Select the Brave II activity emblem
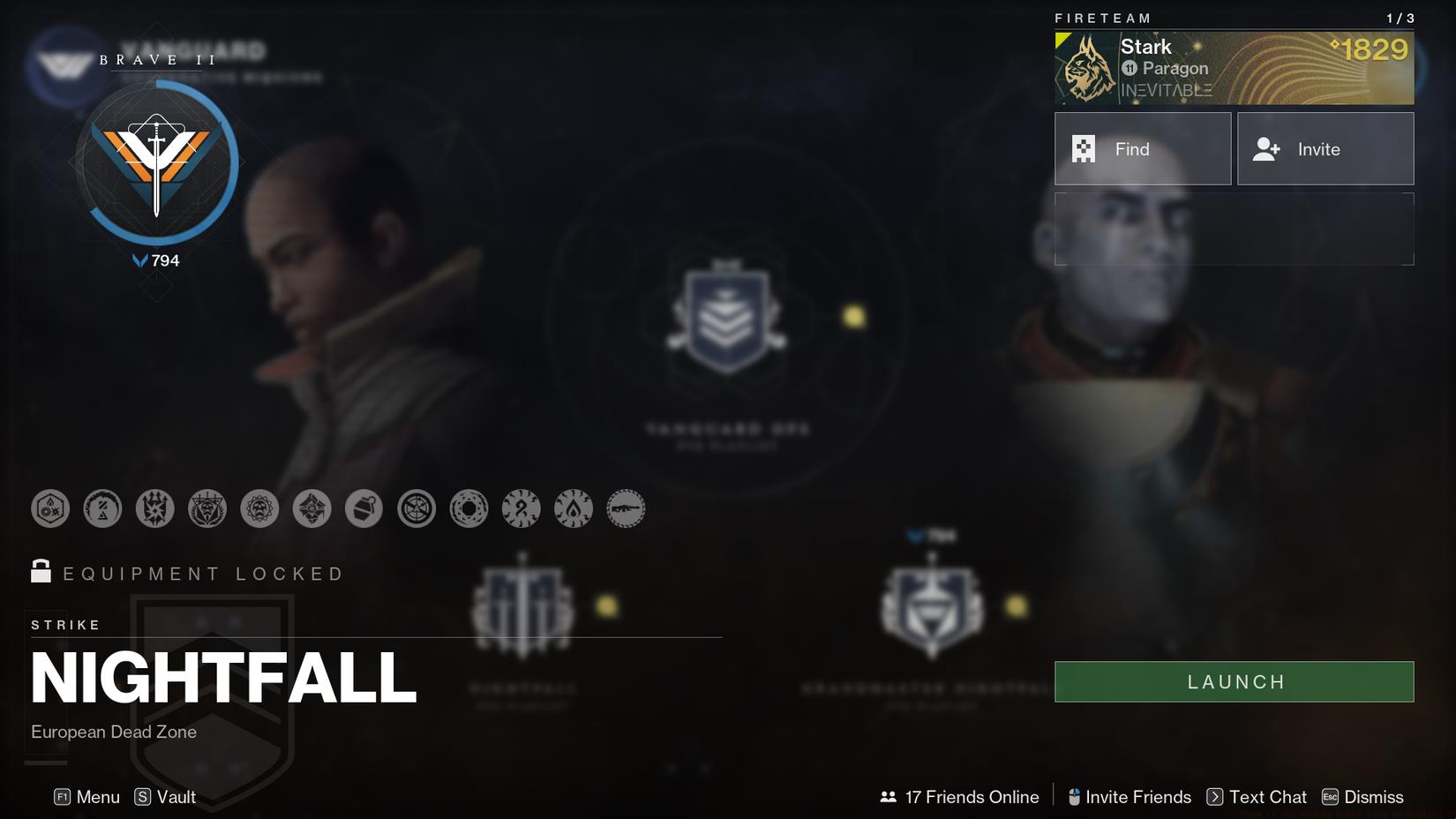This screenshot has width=1456, height=819. [159, 159]
